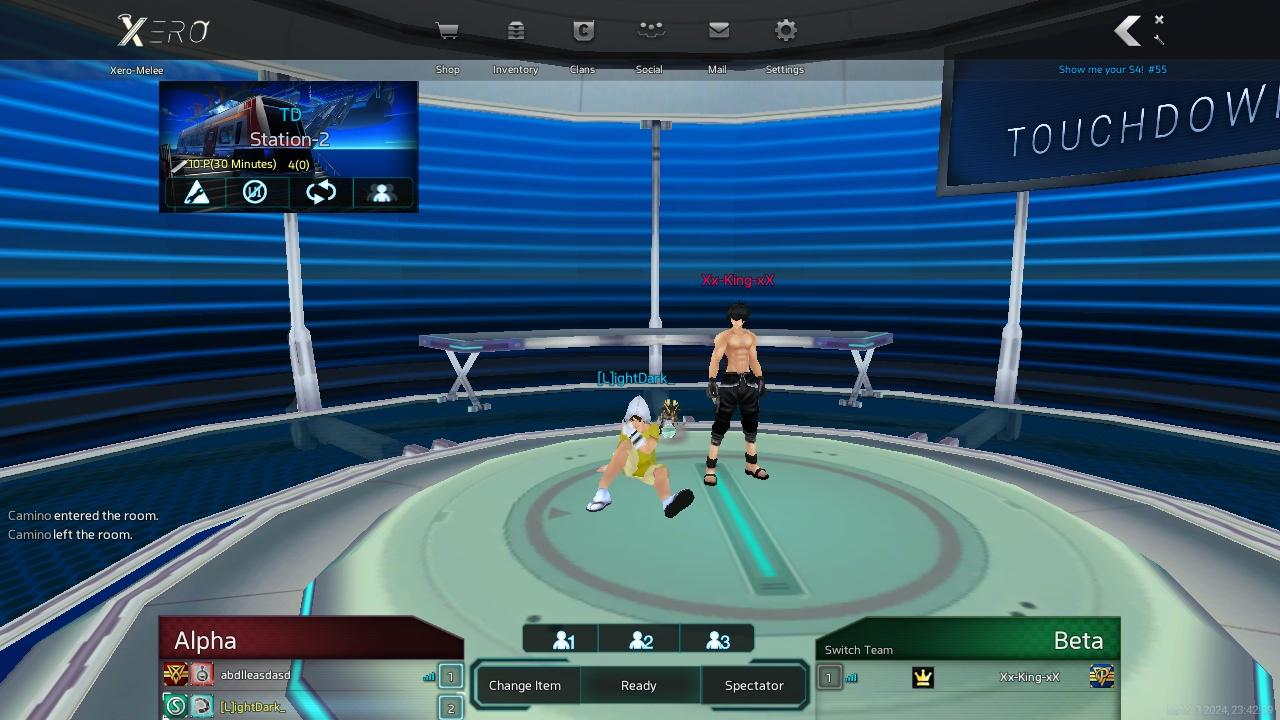The height and width of the screenshot is (720, 1280).
Task: Click the Ready button
Action: point(639,685)
